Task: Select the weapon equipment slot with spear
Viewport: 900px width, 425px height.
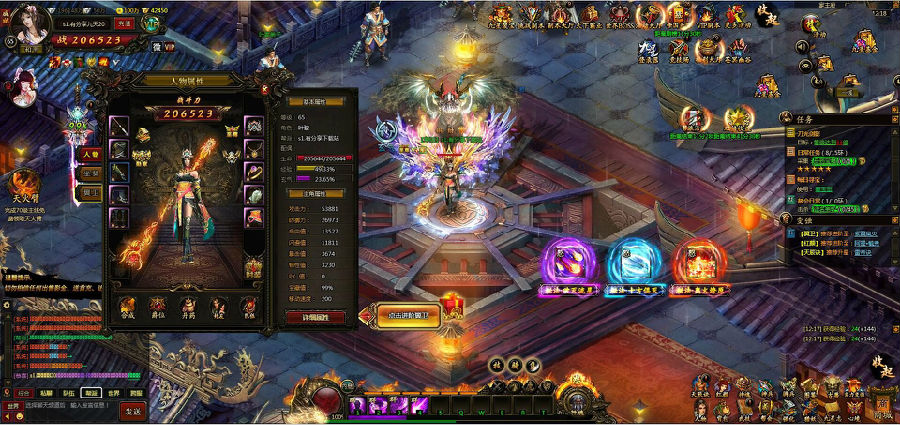Action: 120,127
